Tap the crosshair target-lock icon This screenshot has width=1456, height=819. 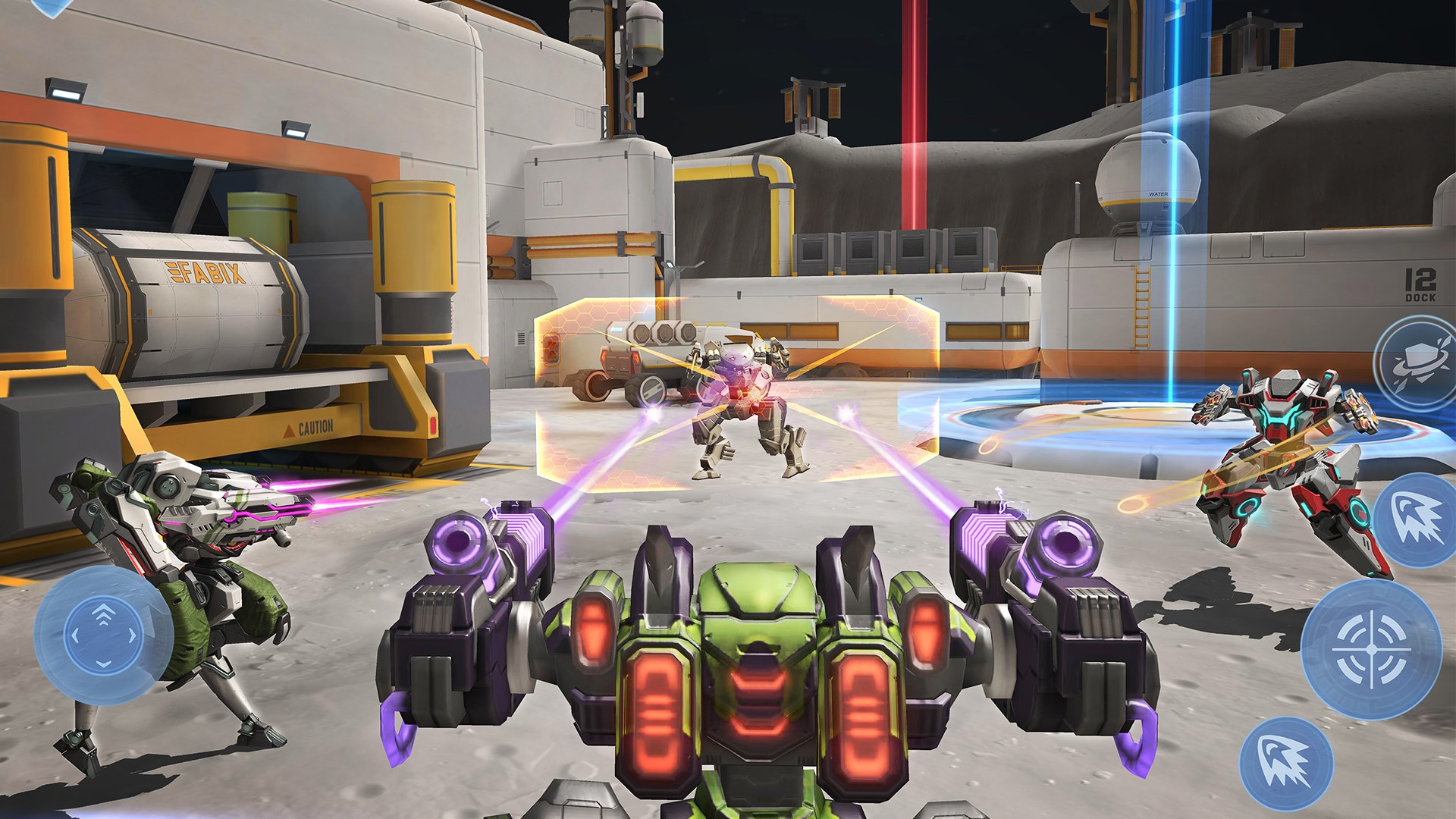pyautogui.click(x=1373, y=648)
